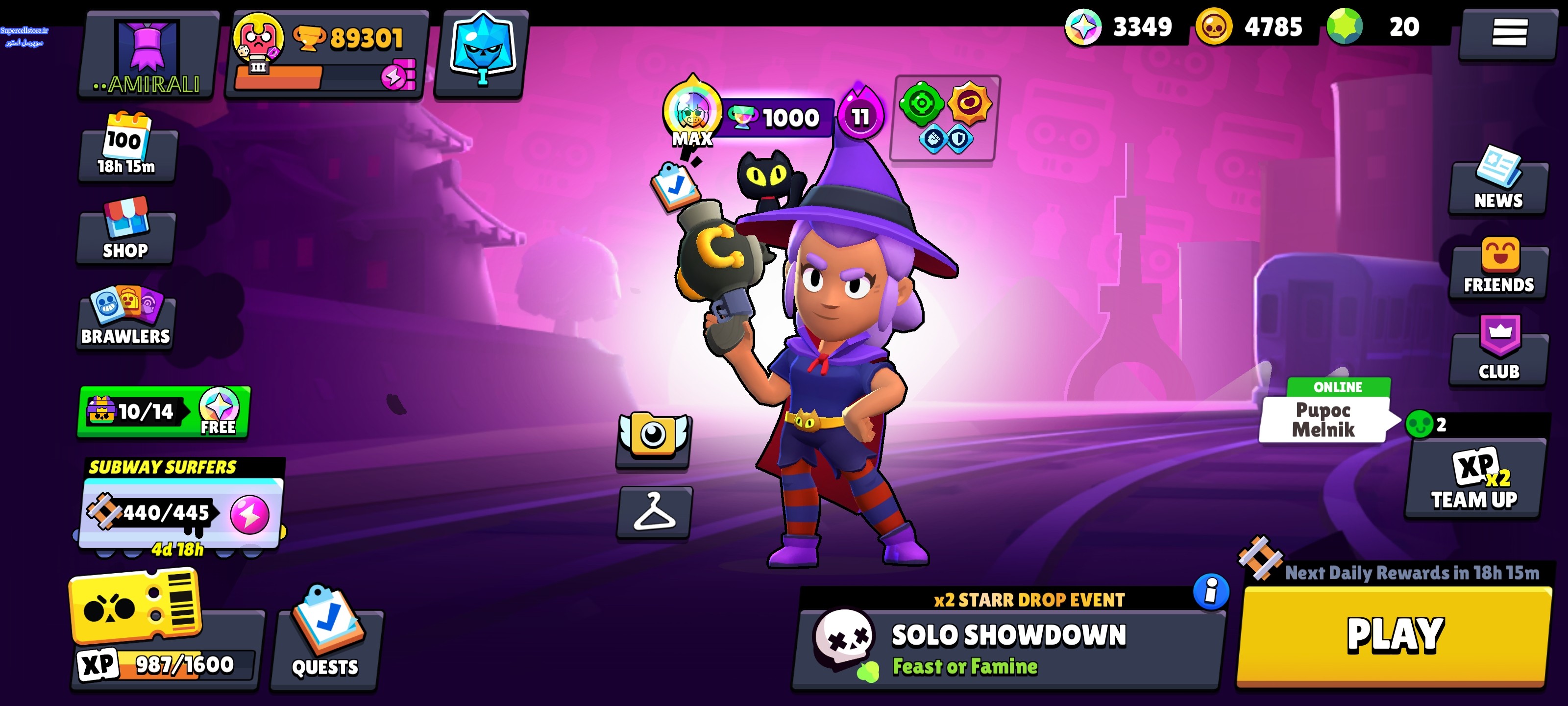Open the SHOP
This screenshot has width=1568, height=706.
tap(125, 231)
